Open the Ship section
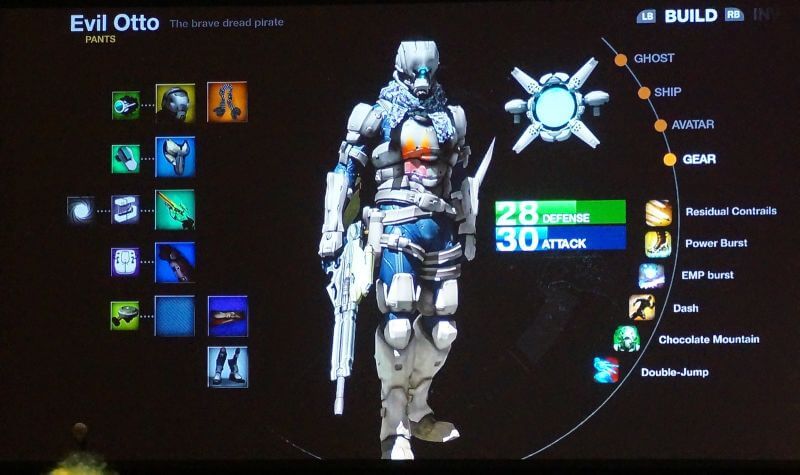 (667, 92)
